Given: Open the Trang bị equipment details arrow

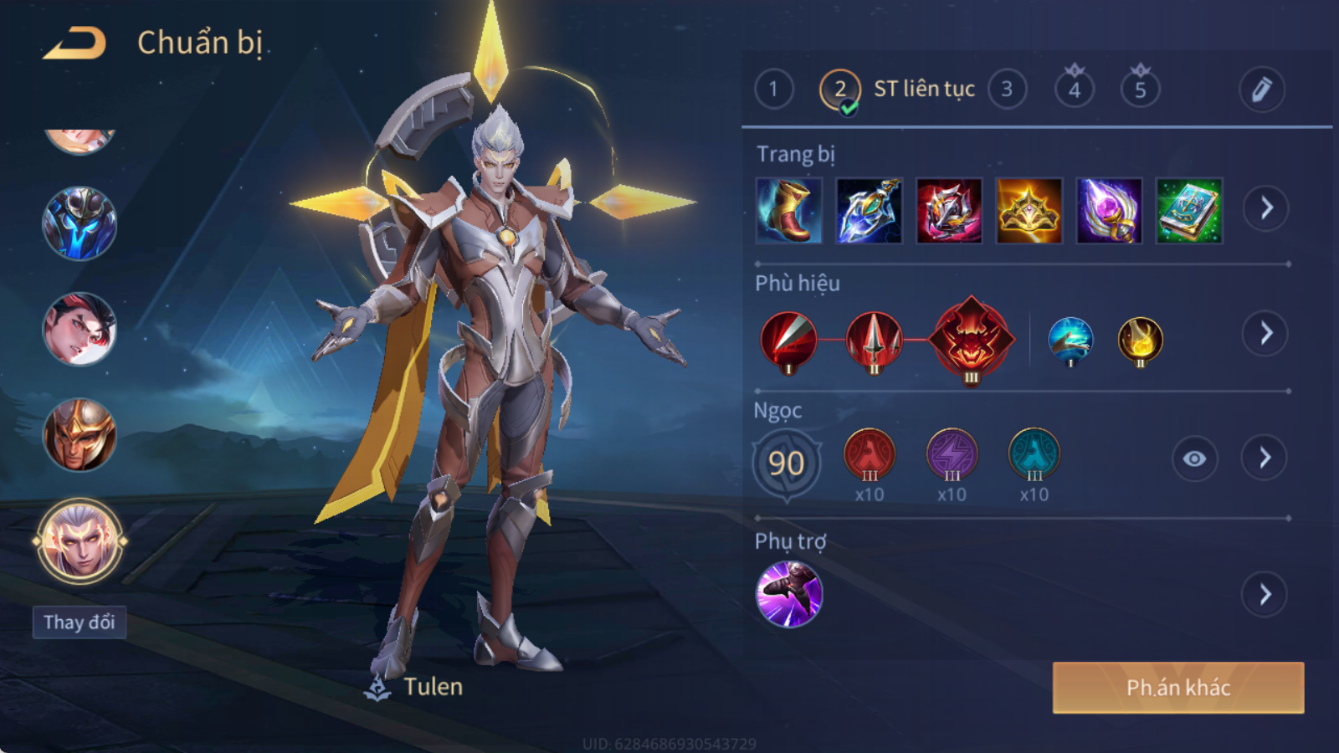Looking at the screenshot, I should [x=1266, y=208].
